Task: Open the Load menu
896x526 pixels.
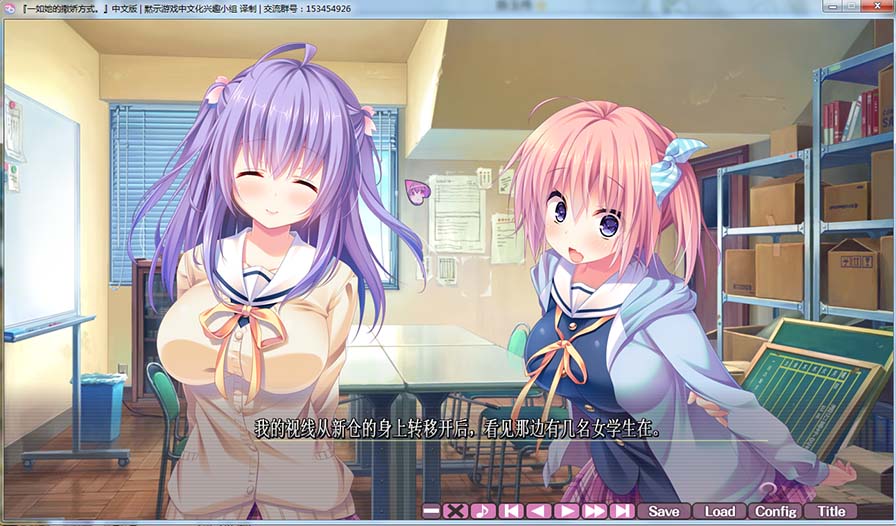Action: 719,511
